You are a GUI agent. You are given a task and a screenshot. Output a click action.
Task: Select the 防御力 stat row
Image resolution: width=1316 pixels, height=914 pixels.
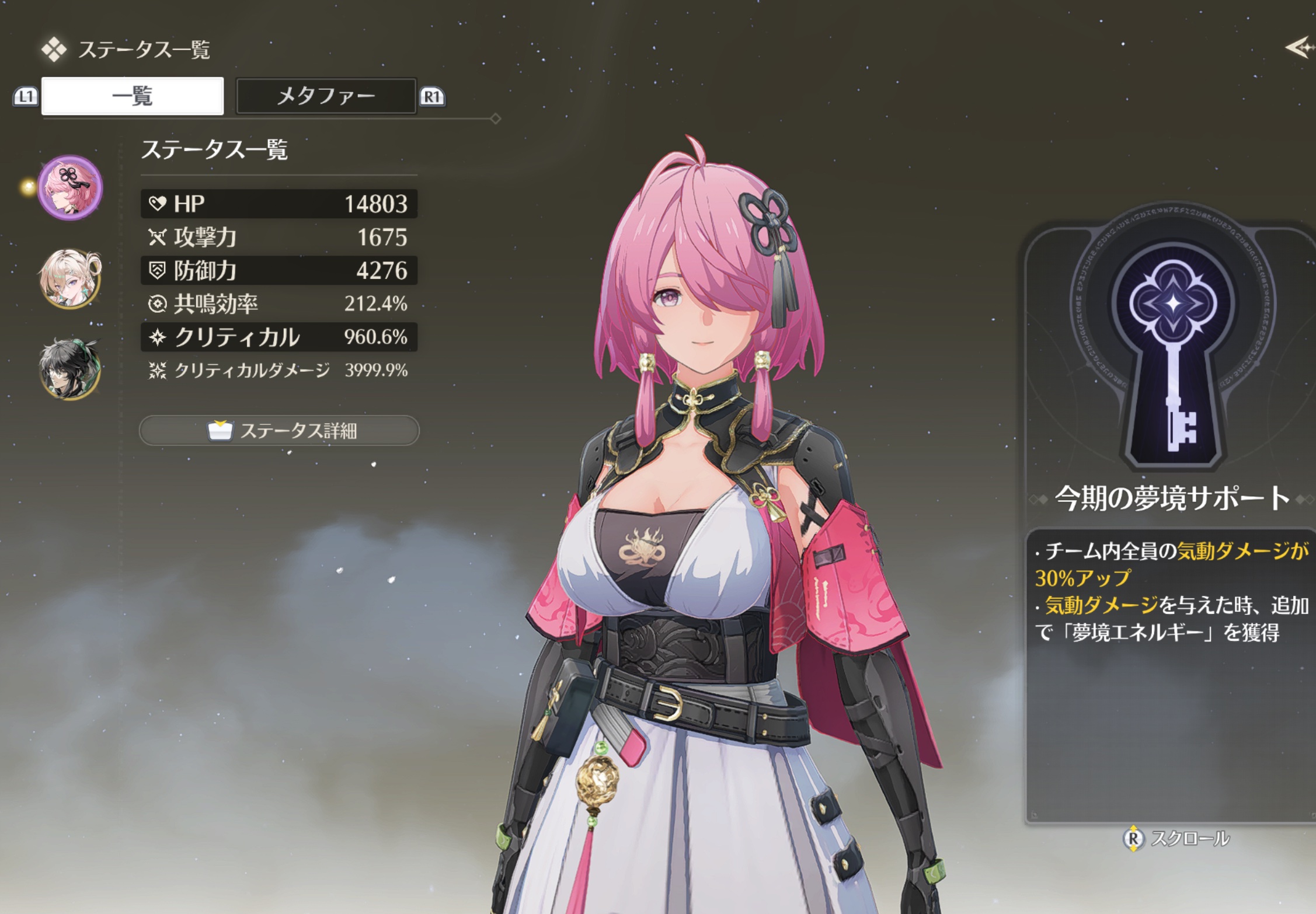[279, 270]
